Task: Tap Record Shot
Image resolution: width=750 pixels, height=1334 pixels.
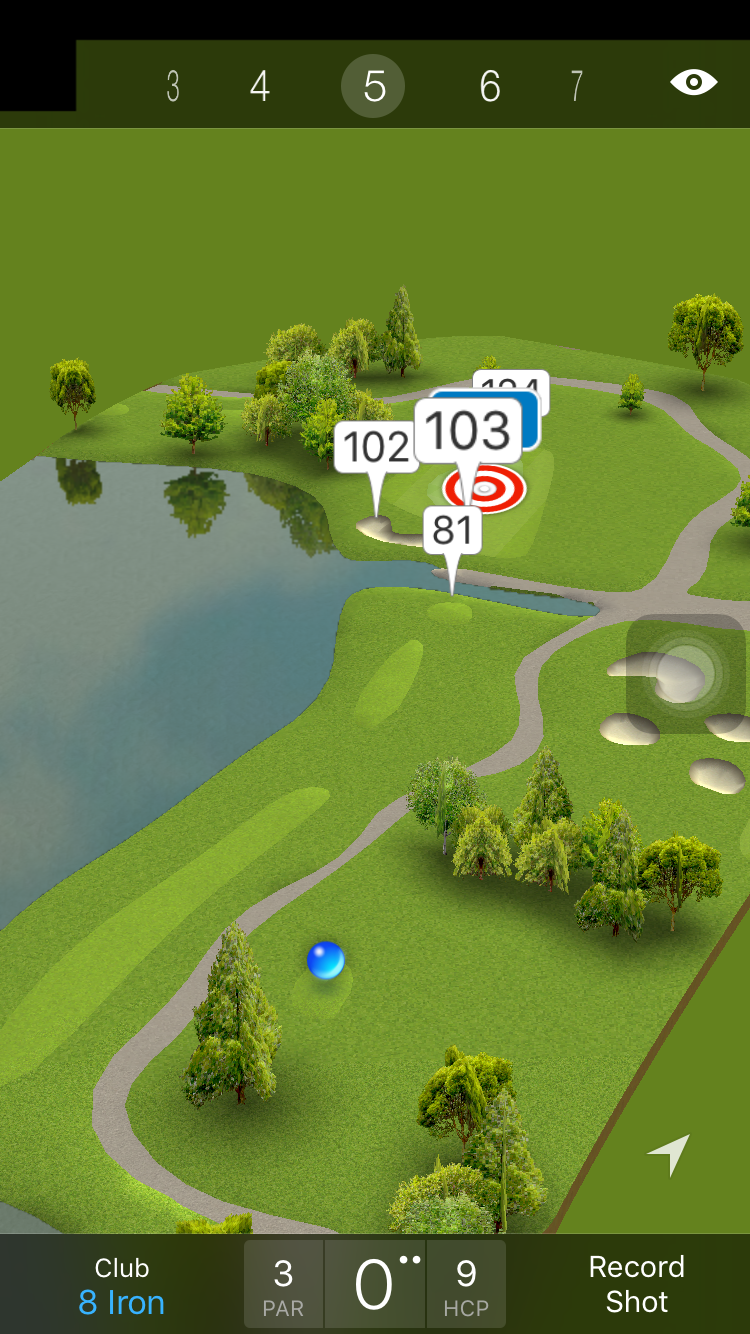Action: (636, 1284)
